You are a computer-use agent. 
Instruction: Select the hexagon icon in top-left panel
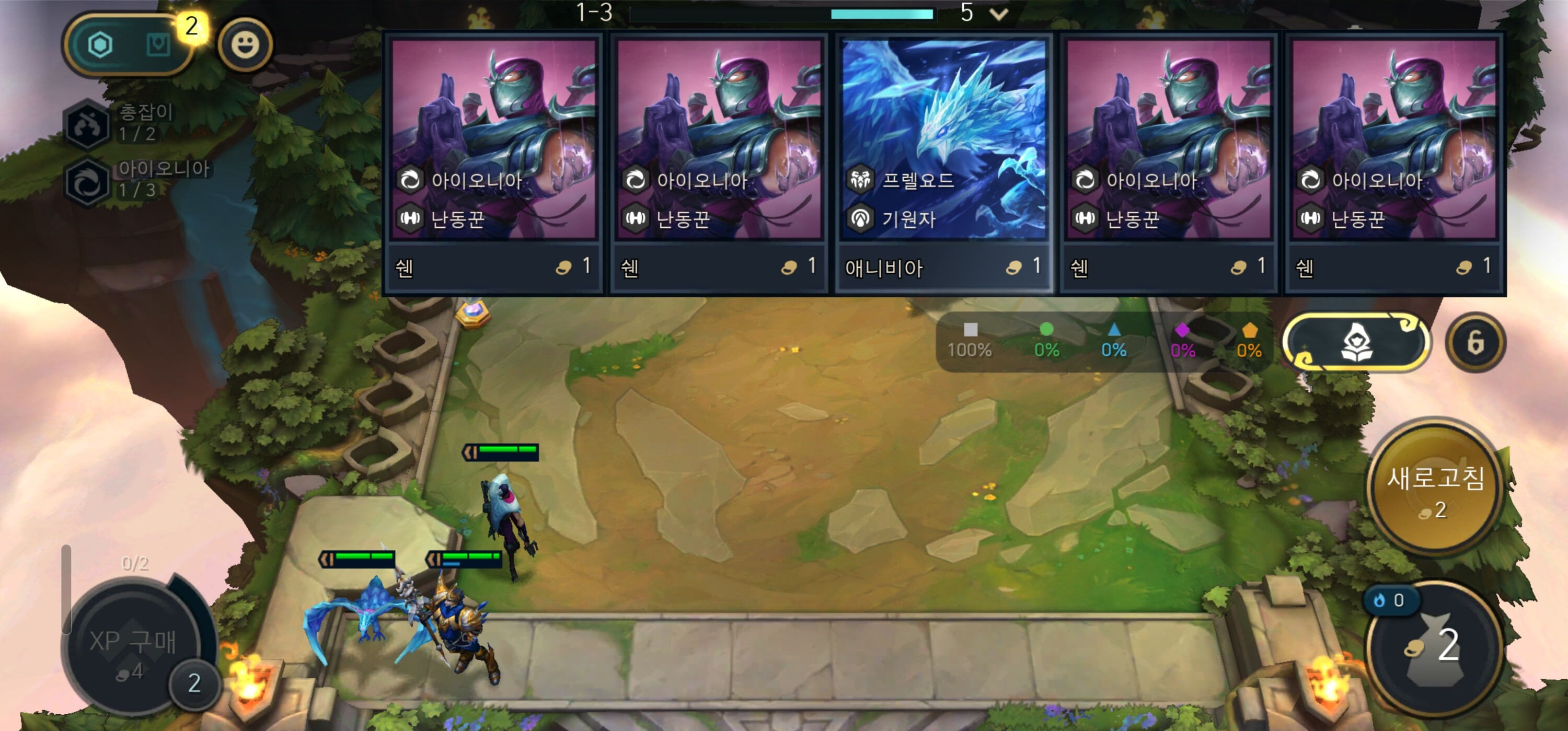[x=100, y=45]
